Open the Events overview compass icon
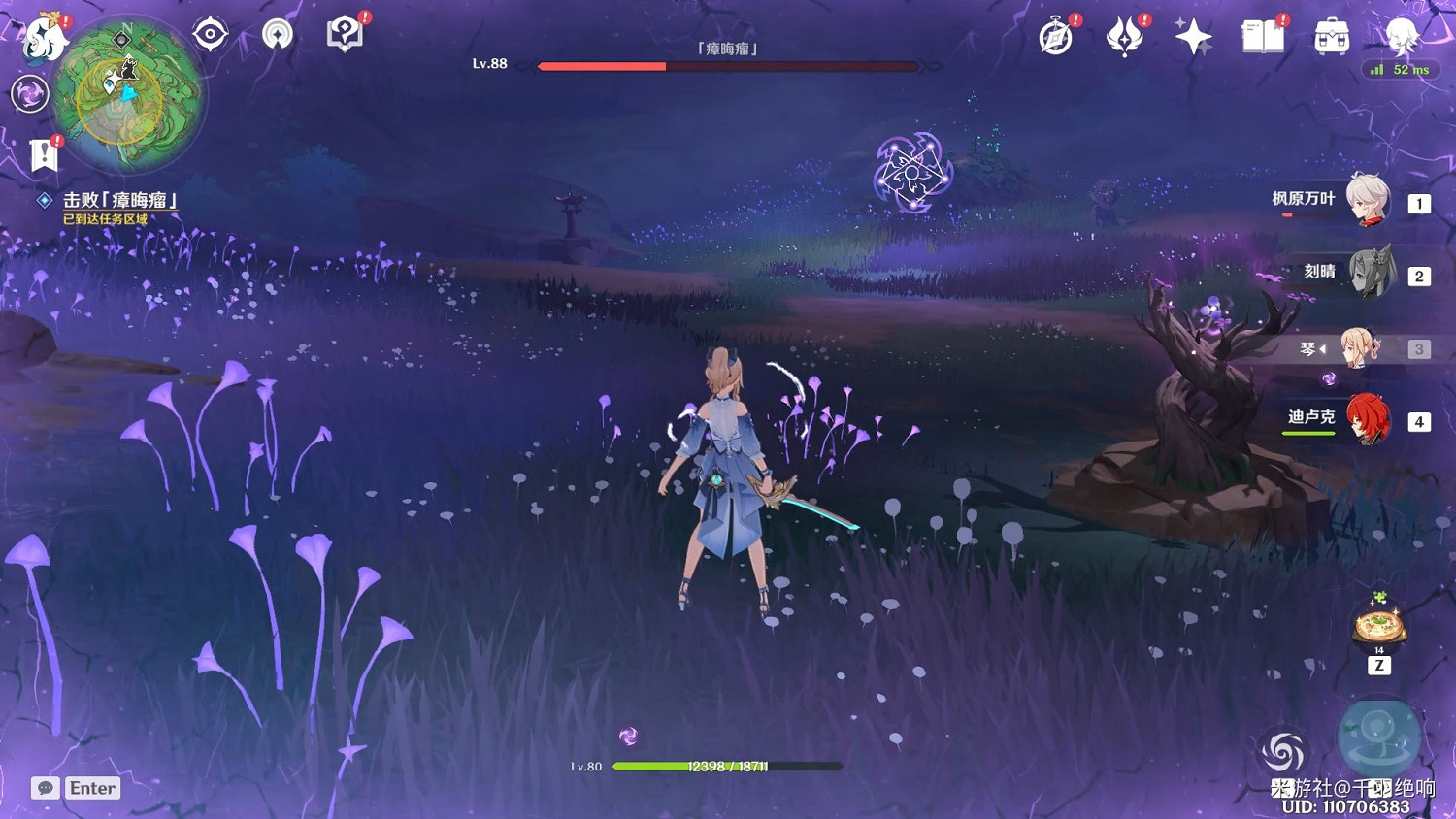Screen dimensions: 1456x819 1057,39
